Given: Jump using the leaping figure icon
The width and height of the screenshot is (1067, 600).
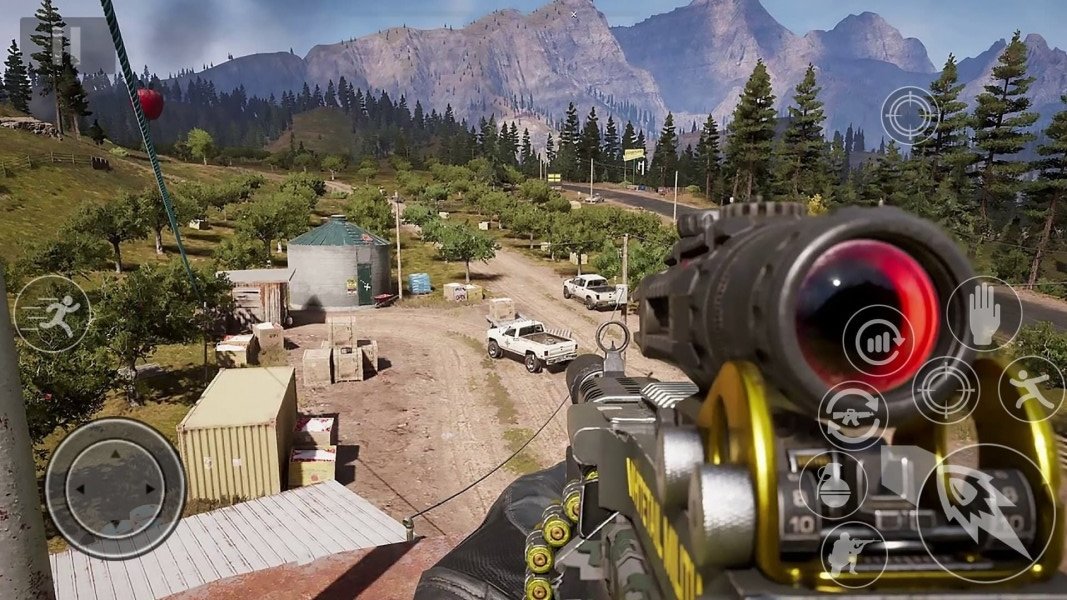Looking at the screenshot, I should click(1030, 389).
